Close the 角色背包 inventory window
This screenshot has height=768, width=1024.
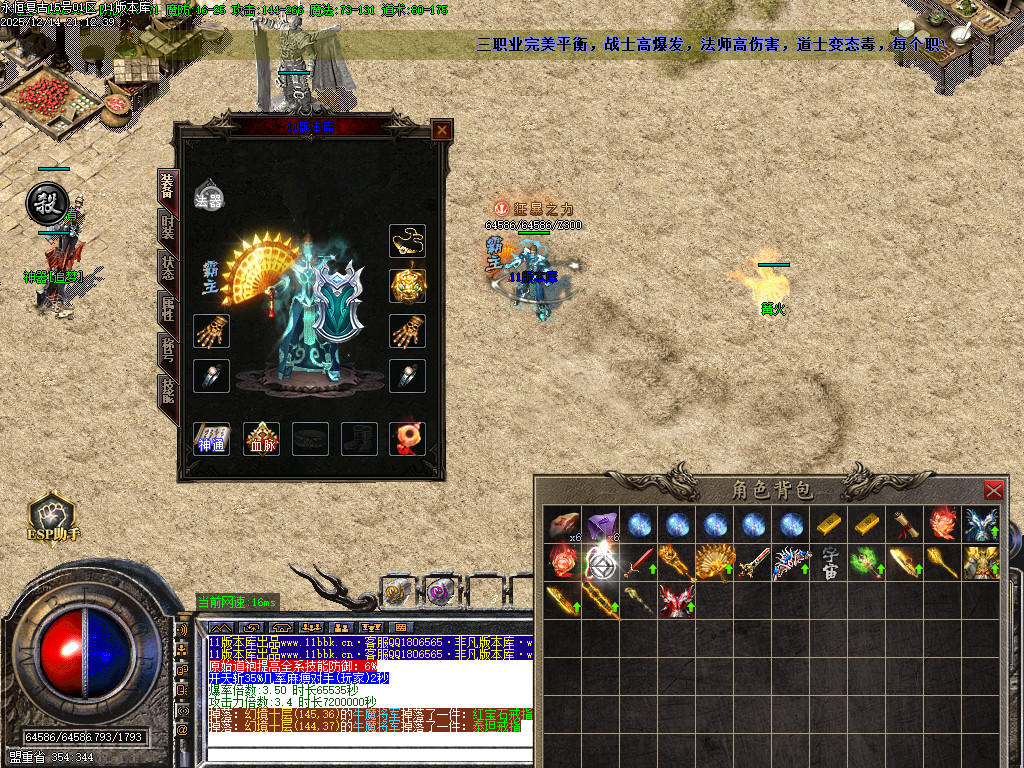993,490
